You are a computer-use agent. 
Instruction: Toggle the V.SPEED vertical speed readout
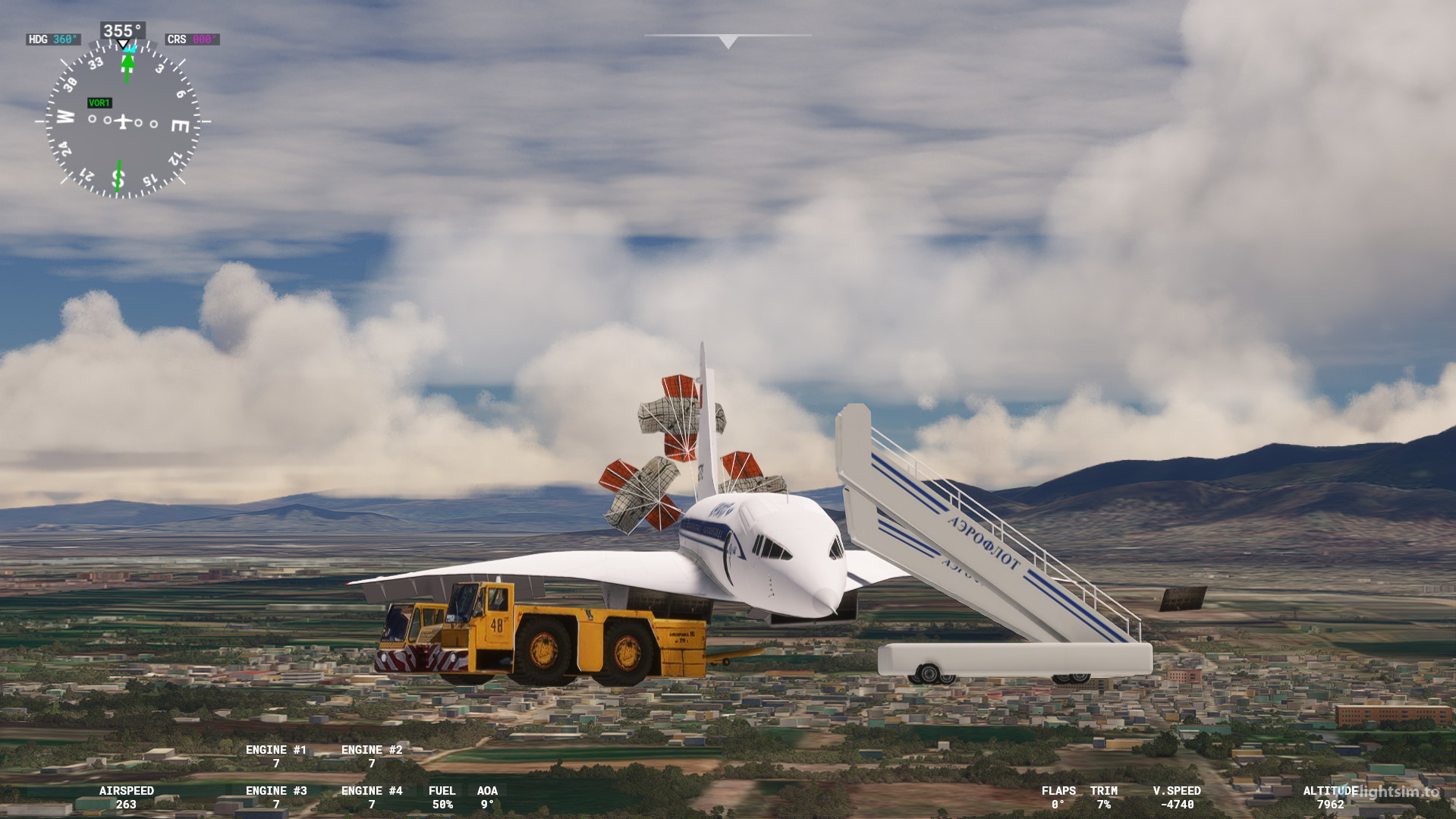click(x=1177, y=797)
